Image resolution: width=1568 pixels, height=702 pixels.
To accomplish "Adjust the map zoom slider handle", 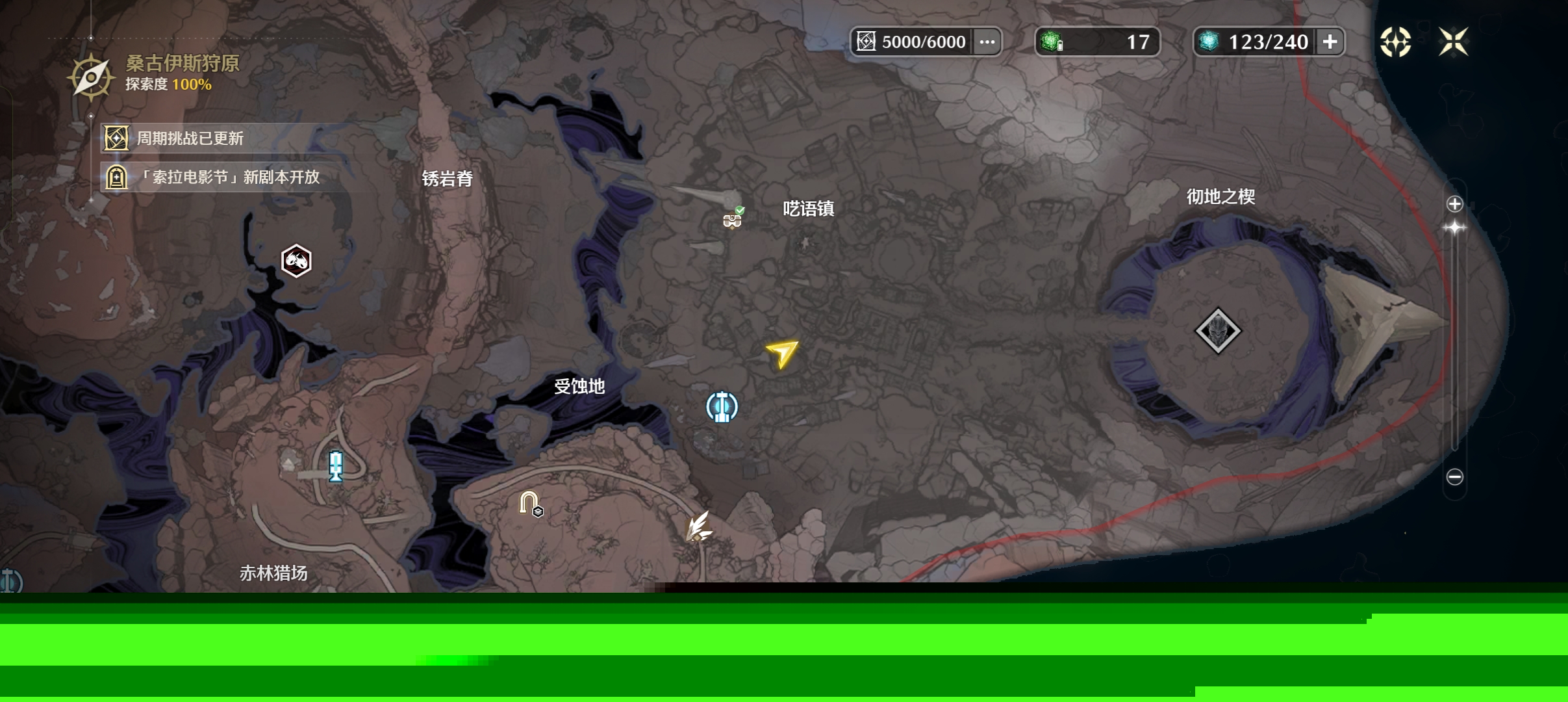I will [x=1454, y=227].
